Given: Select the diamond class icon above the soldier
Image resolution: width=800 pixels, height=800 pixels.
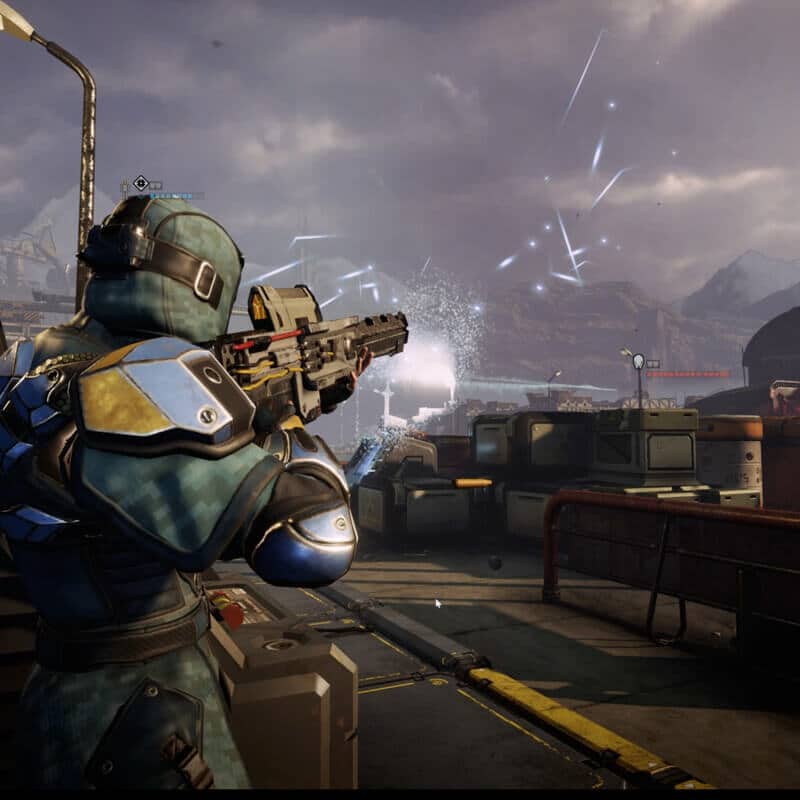Looking at the screenshot, I should (141, 183).
